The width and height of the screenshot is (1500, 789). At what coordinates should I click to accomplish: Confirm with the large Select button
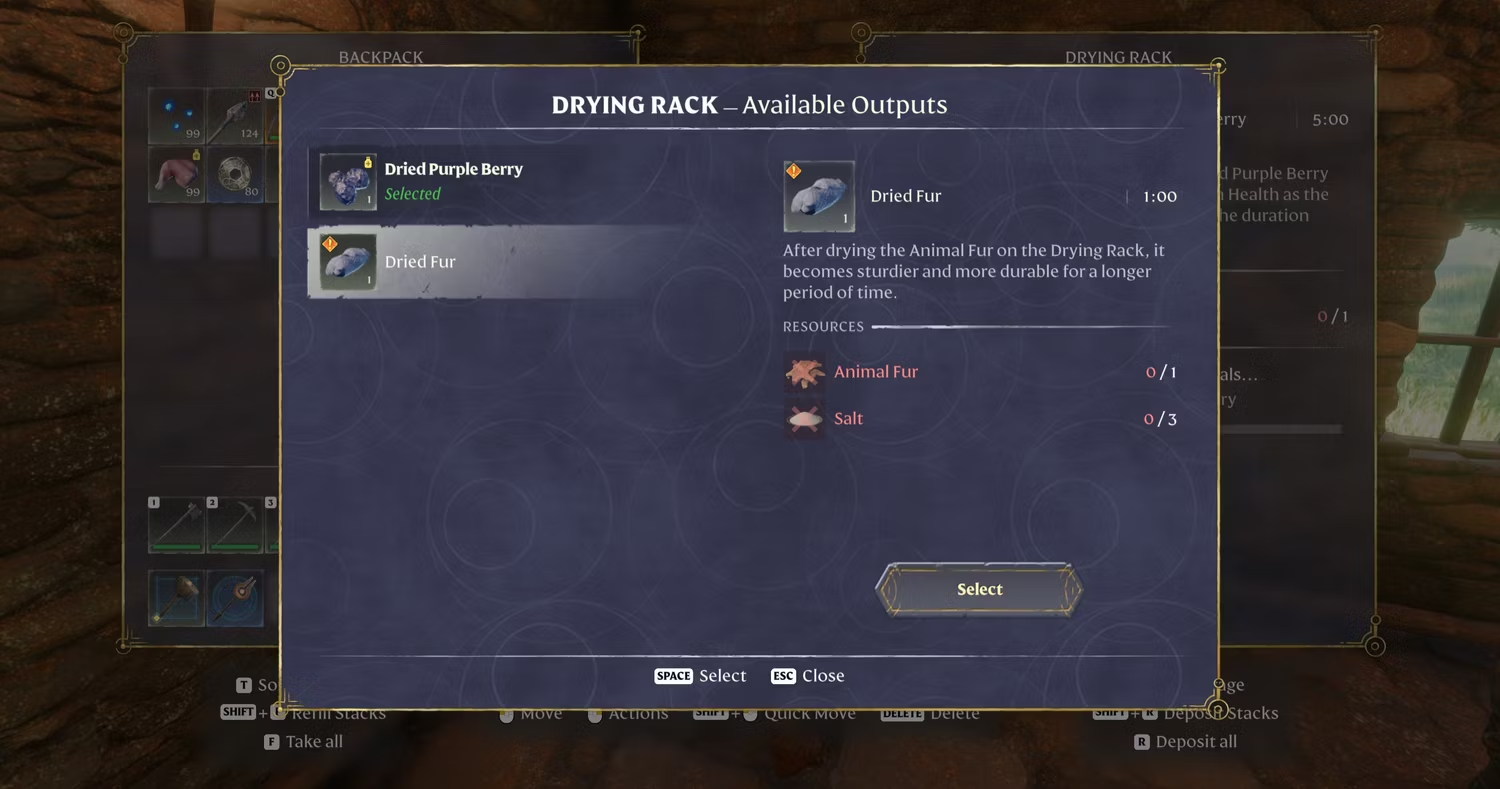coord(978,589)
